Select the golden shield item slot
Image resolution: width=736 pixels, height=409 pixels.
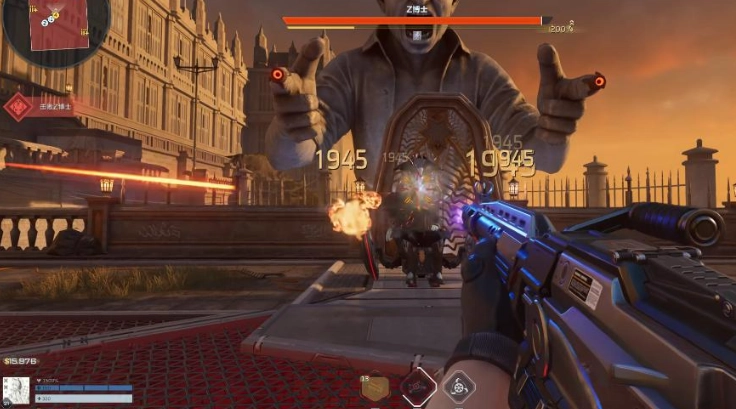pos(375,389)
